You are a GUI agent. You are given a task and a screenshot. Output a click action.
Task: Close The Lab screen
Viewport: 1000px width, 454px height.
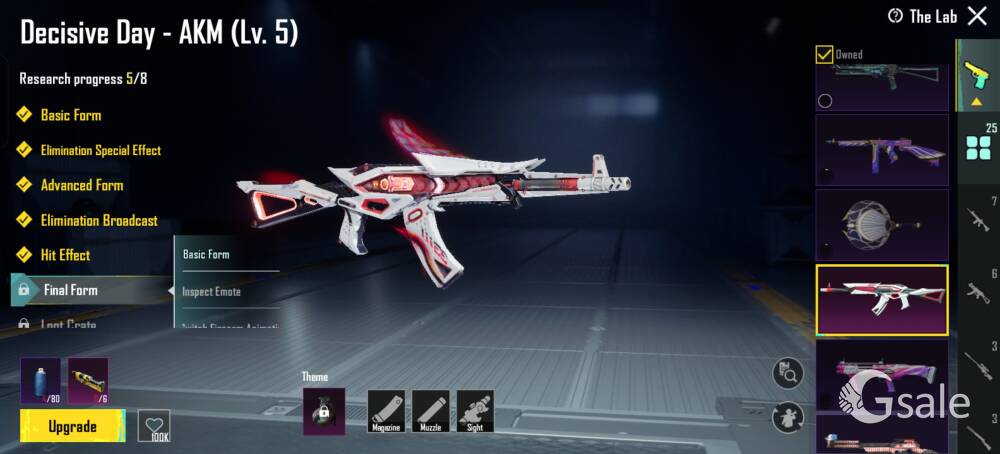pos(977,15)
